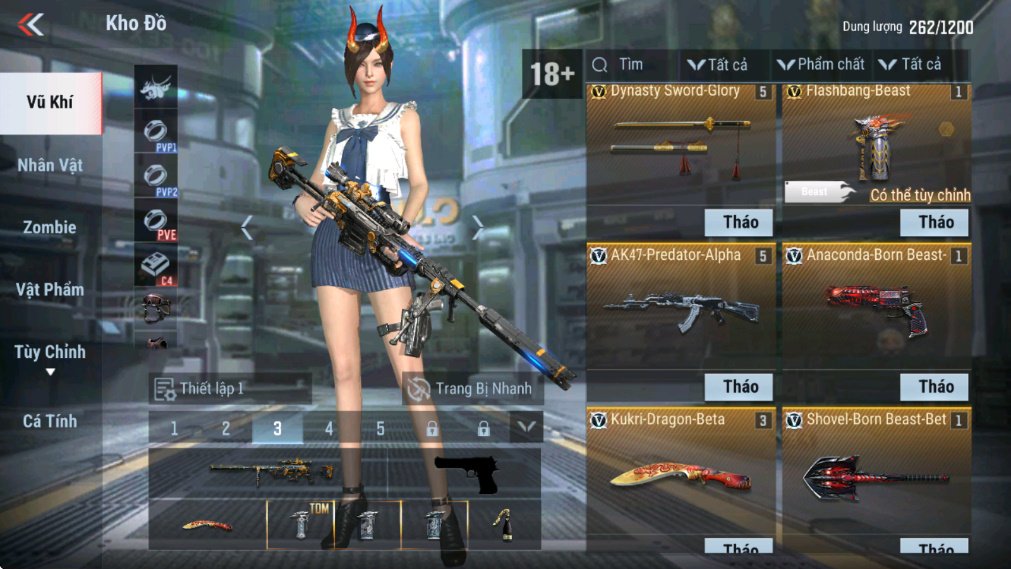This screenshot has width=1011, height=569.
Task: Select the equipped black pistol slot
Action: (466, 473)
